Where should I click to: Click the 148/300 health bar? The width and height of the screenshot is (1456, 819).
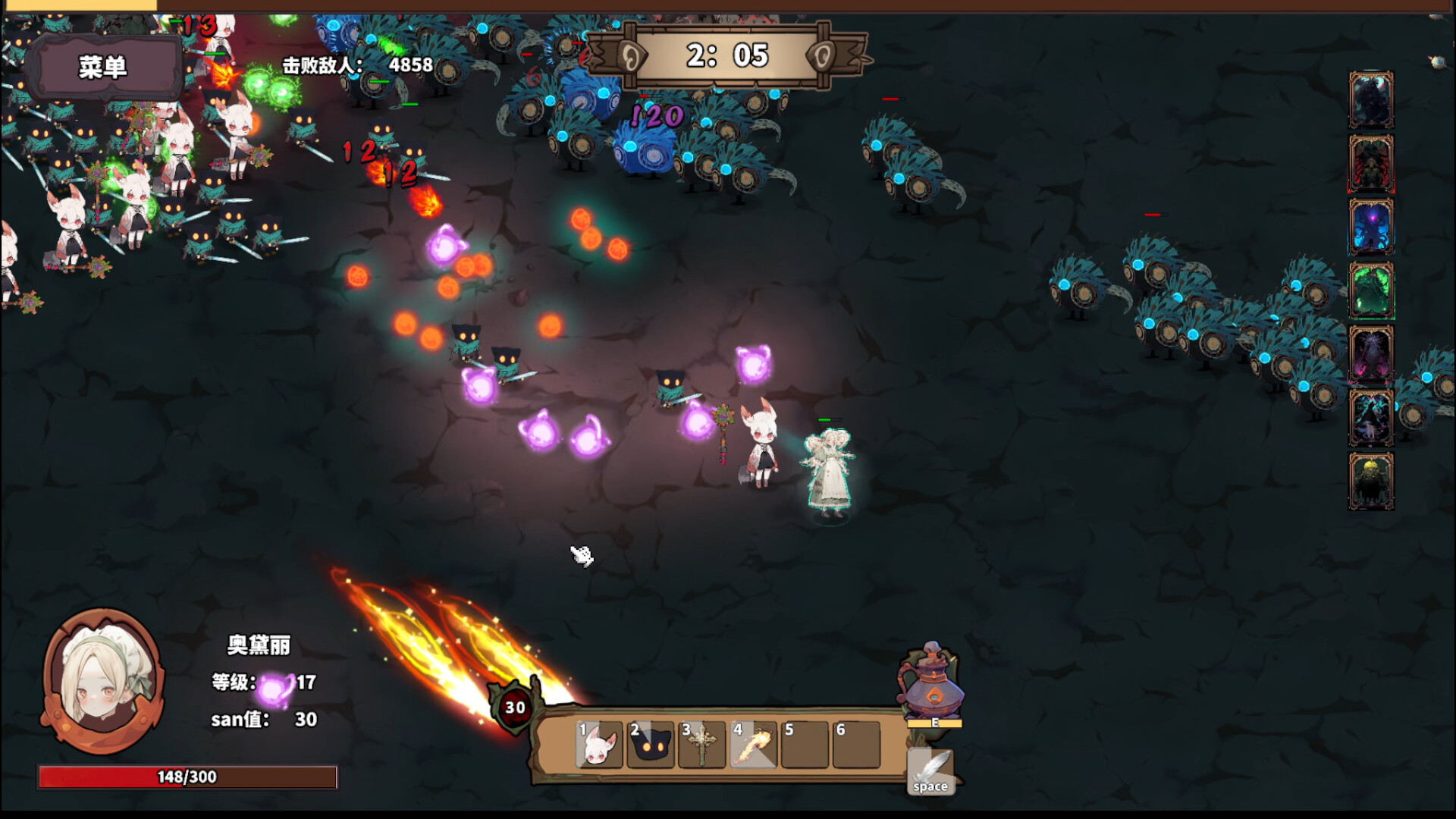tap(186, 776)
